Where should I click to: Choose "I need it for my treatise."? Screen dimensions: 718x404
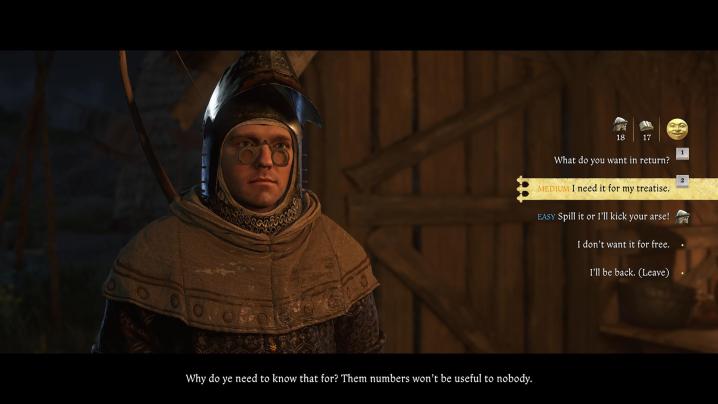(620, 188)
